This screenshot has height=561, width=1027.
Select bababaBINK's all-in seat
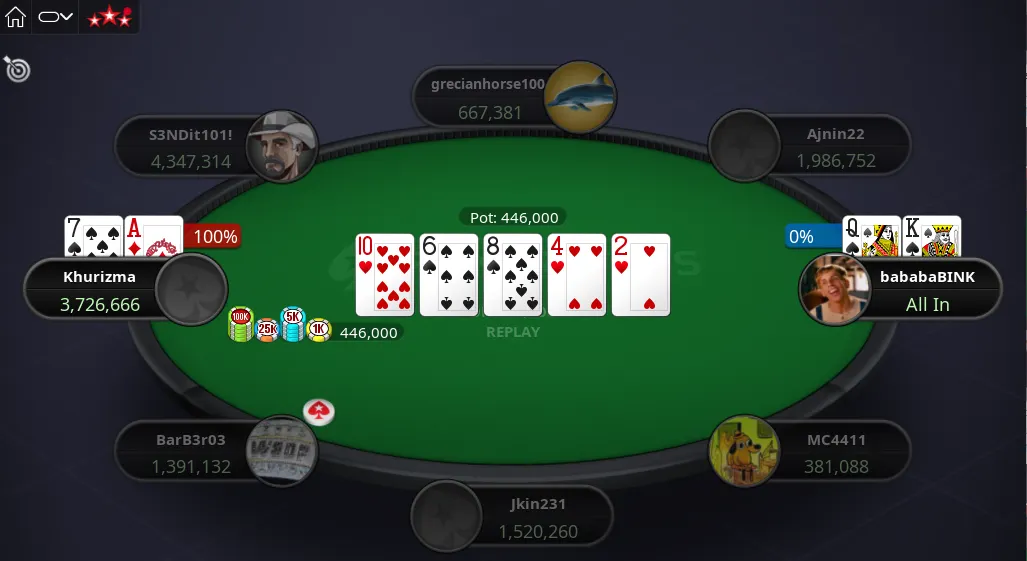point(926,290)
